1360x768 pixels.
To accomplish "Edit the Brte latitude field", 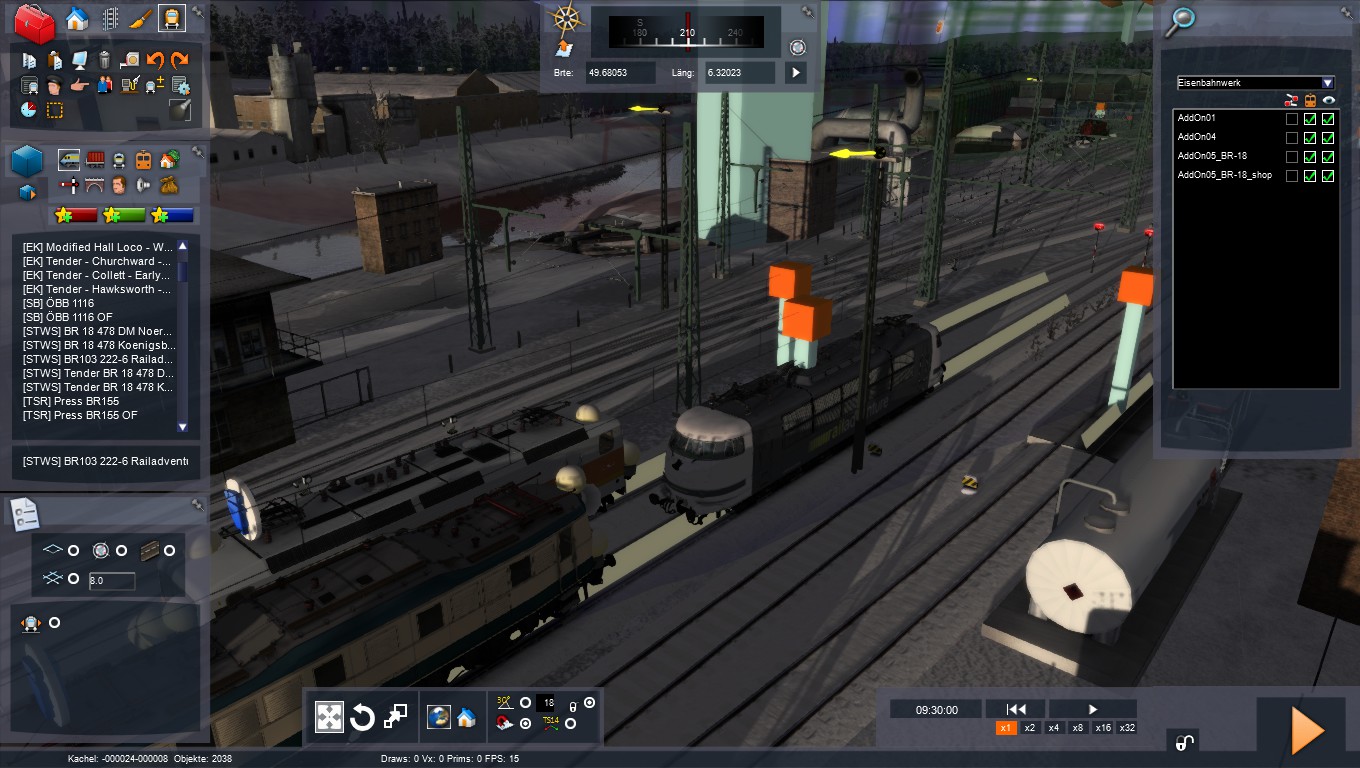I will pos(621,72).
